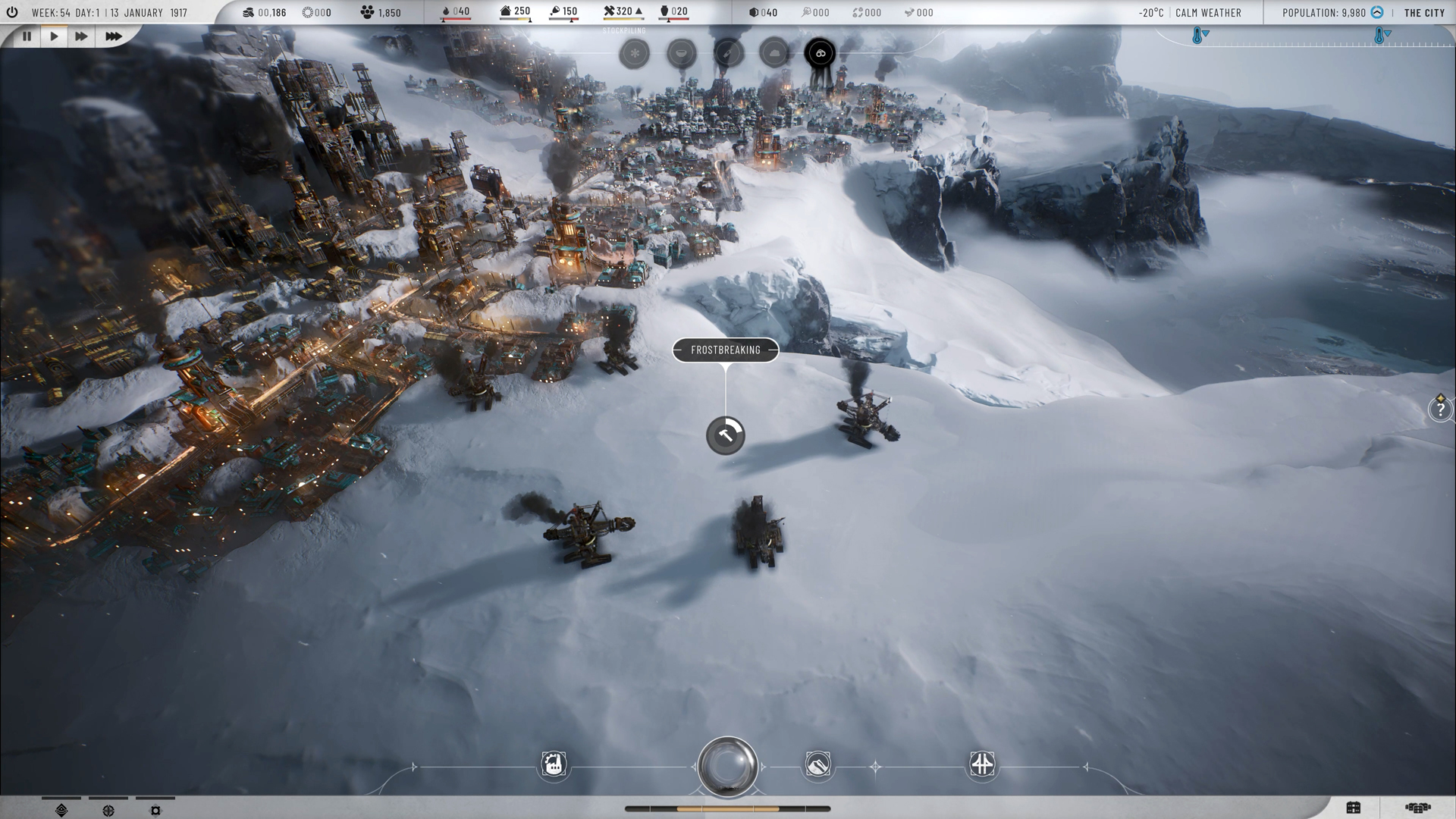Image resolution: width=1456 pixels, height=819 pixels.
Task: Enable fastest game speed
Action: 108,36
